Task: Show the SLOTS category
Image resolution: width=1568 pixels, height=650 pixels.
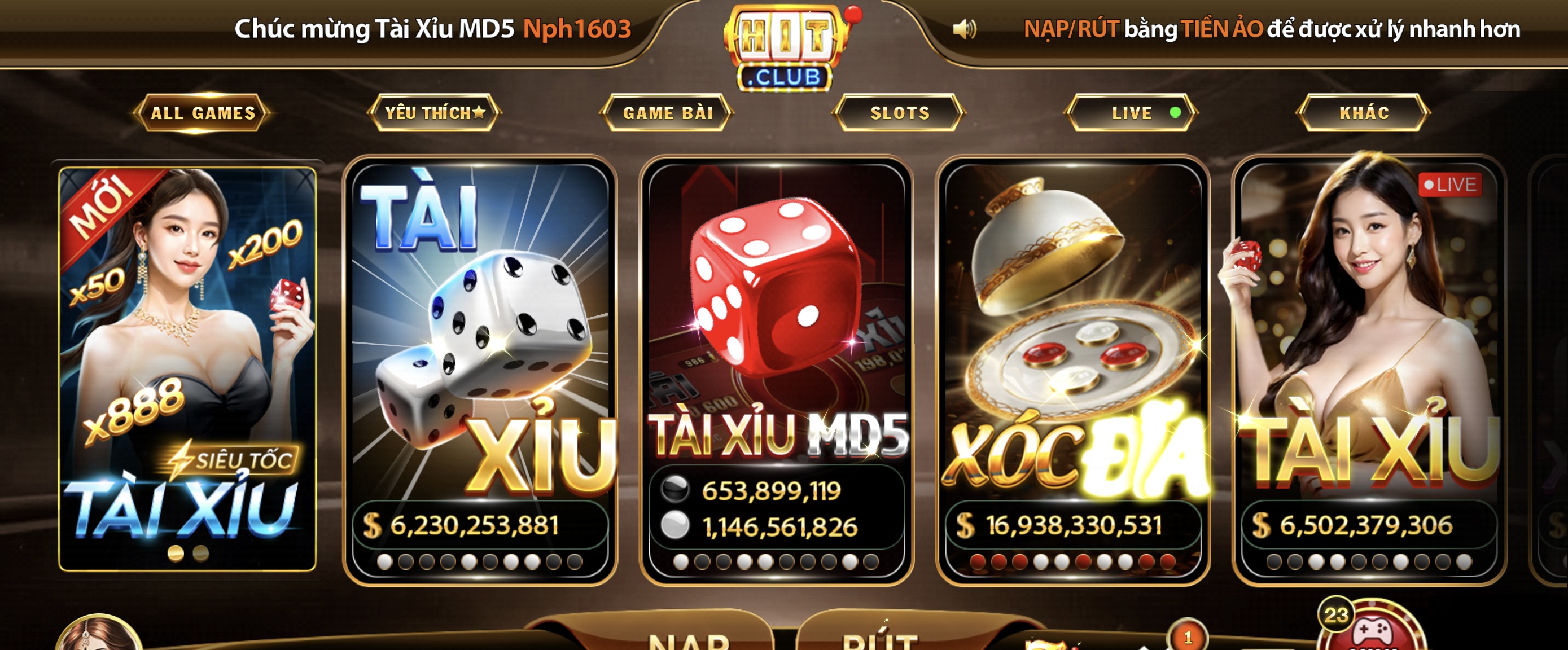Action: pos(900,113)
